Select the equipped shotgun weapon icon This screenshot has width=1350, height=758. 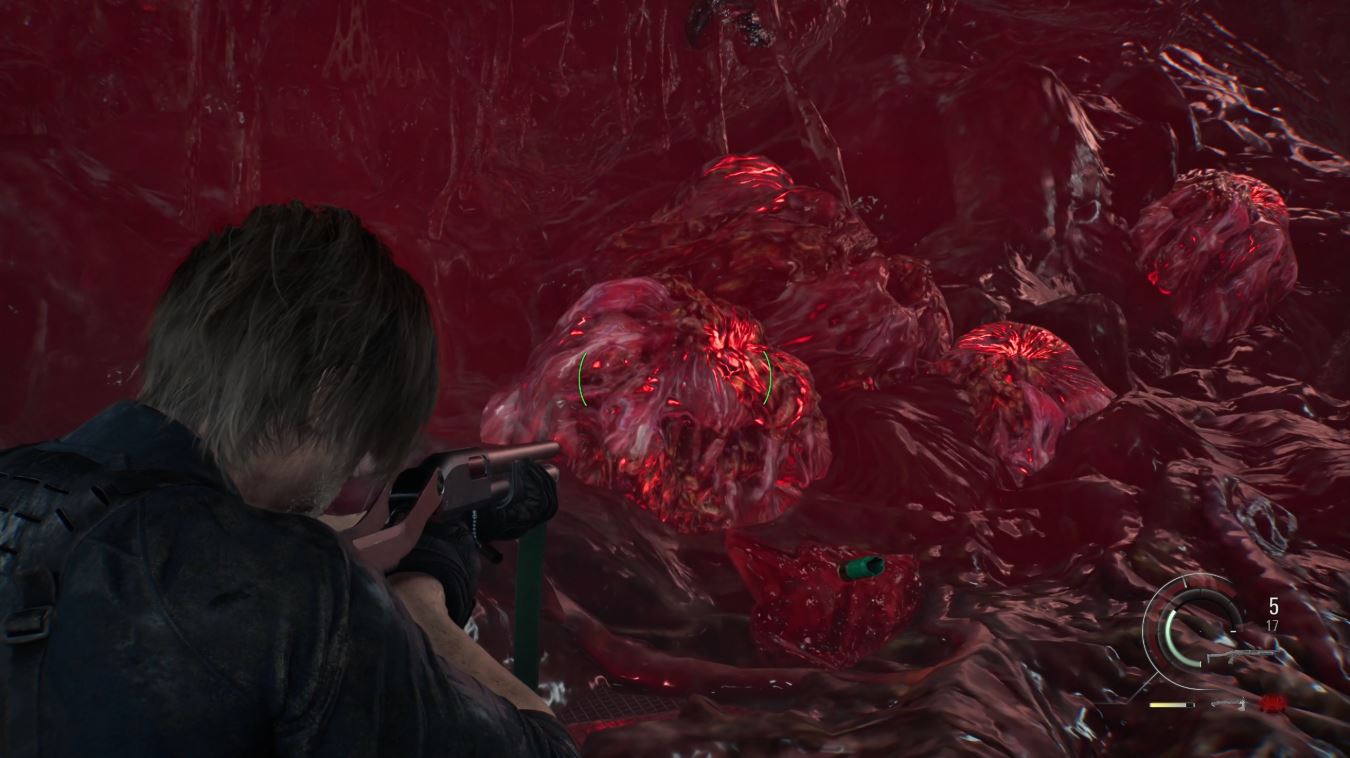1242,656
